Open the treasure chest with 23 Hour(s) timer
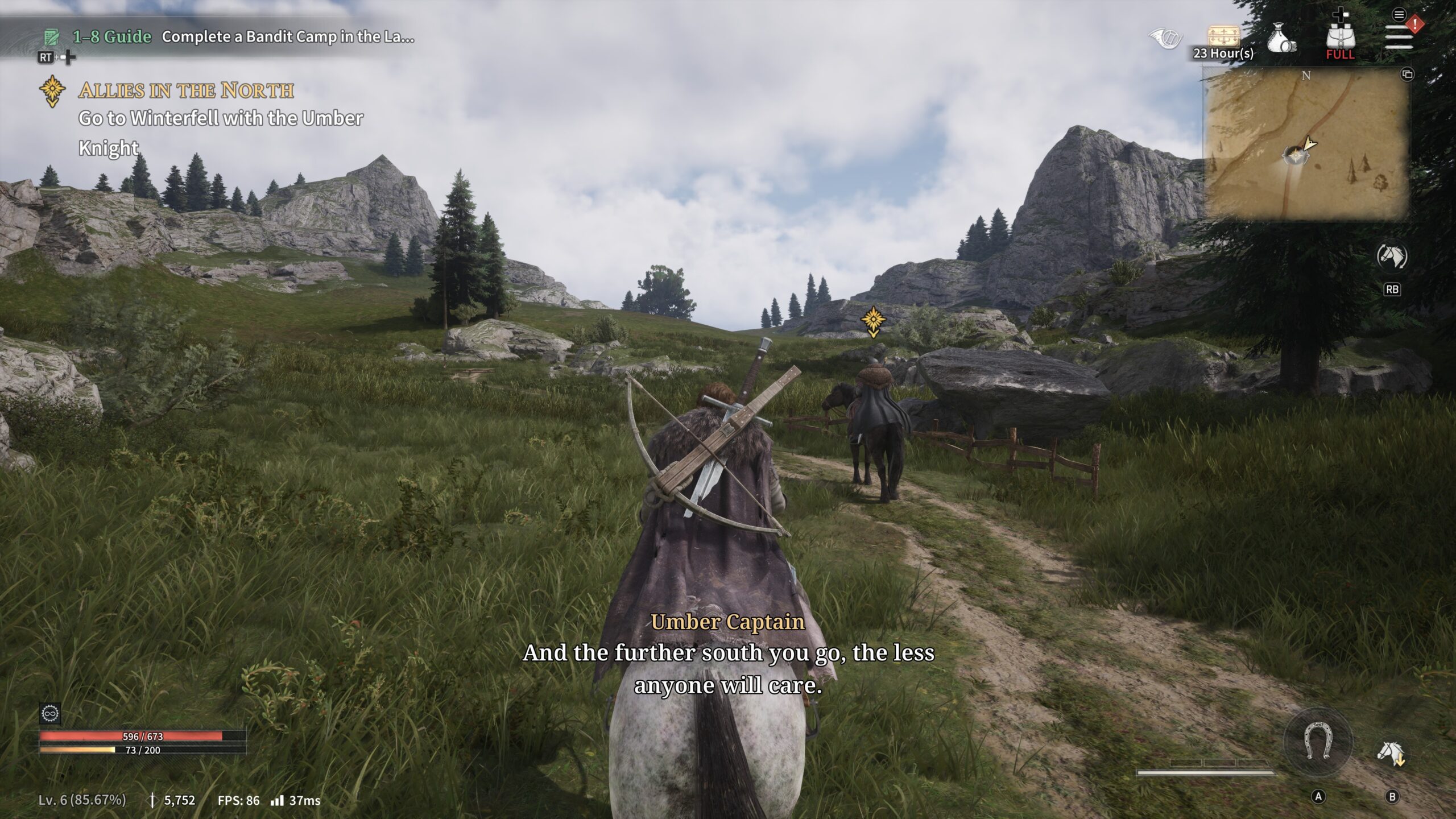 [x=1223, y=38]
